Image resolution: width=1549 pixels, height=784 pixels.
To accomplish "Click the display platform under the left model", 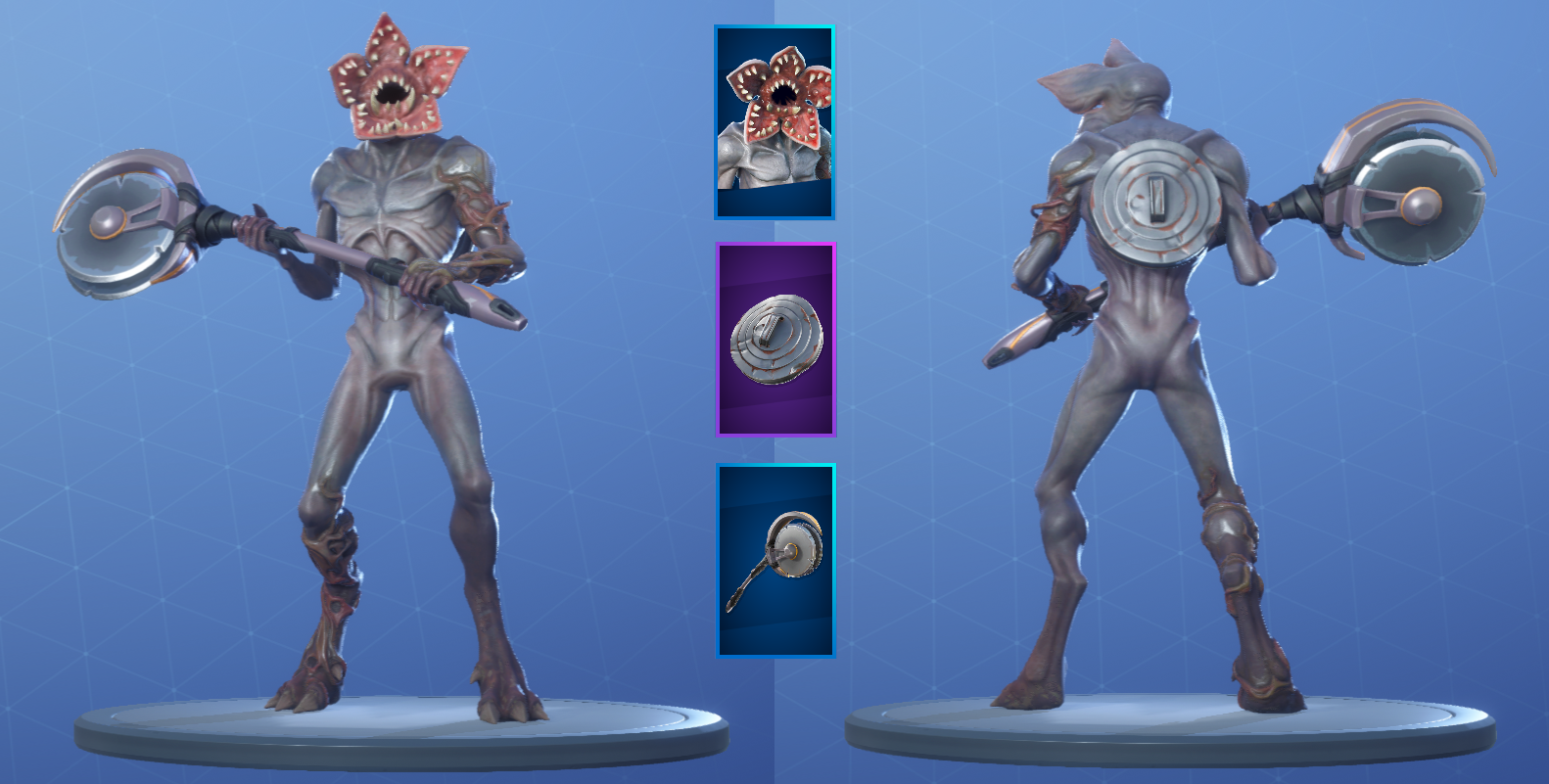I will 392,729.
